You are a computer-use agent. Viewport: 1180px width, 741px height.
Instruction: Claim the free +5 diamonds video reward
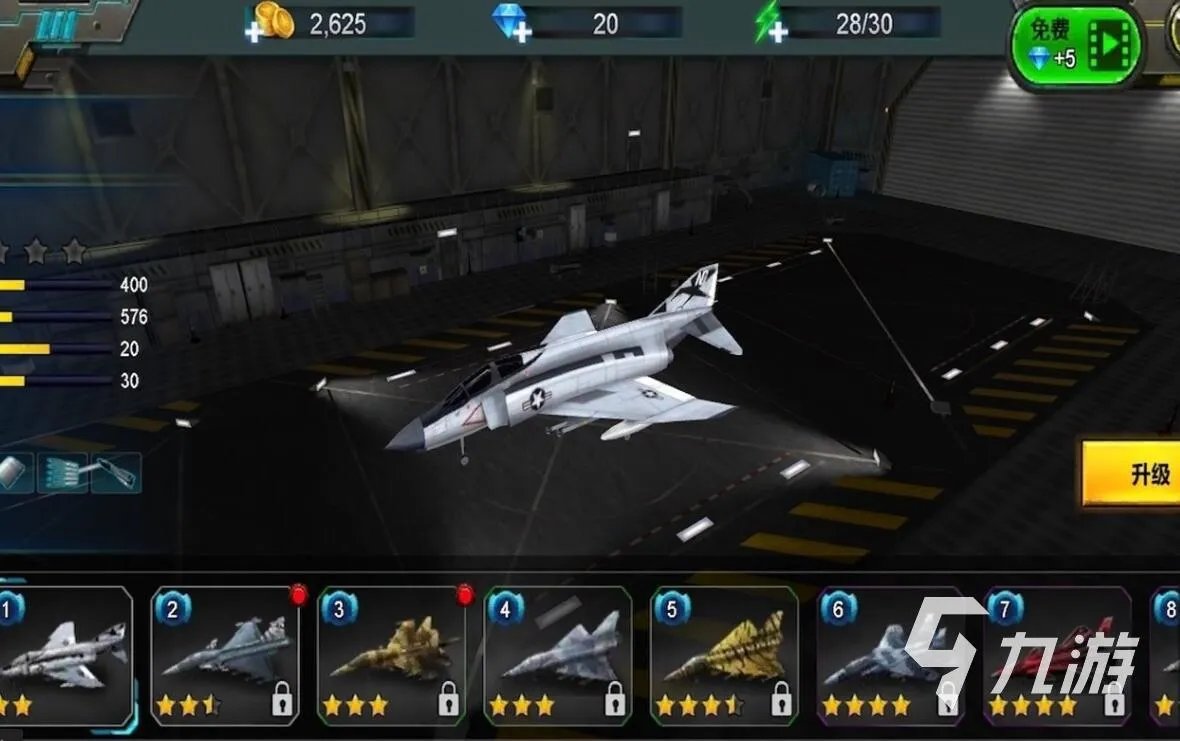tap(1076, 45)
